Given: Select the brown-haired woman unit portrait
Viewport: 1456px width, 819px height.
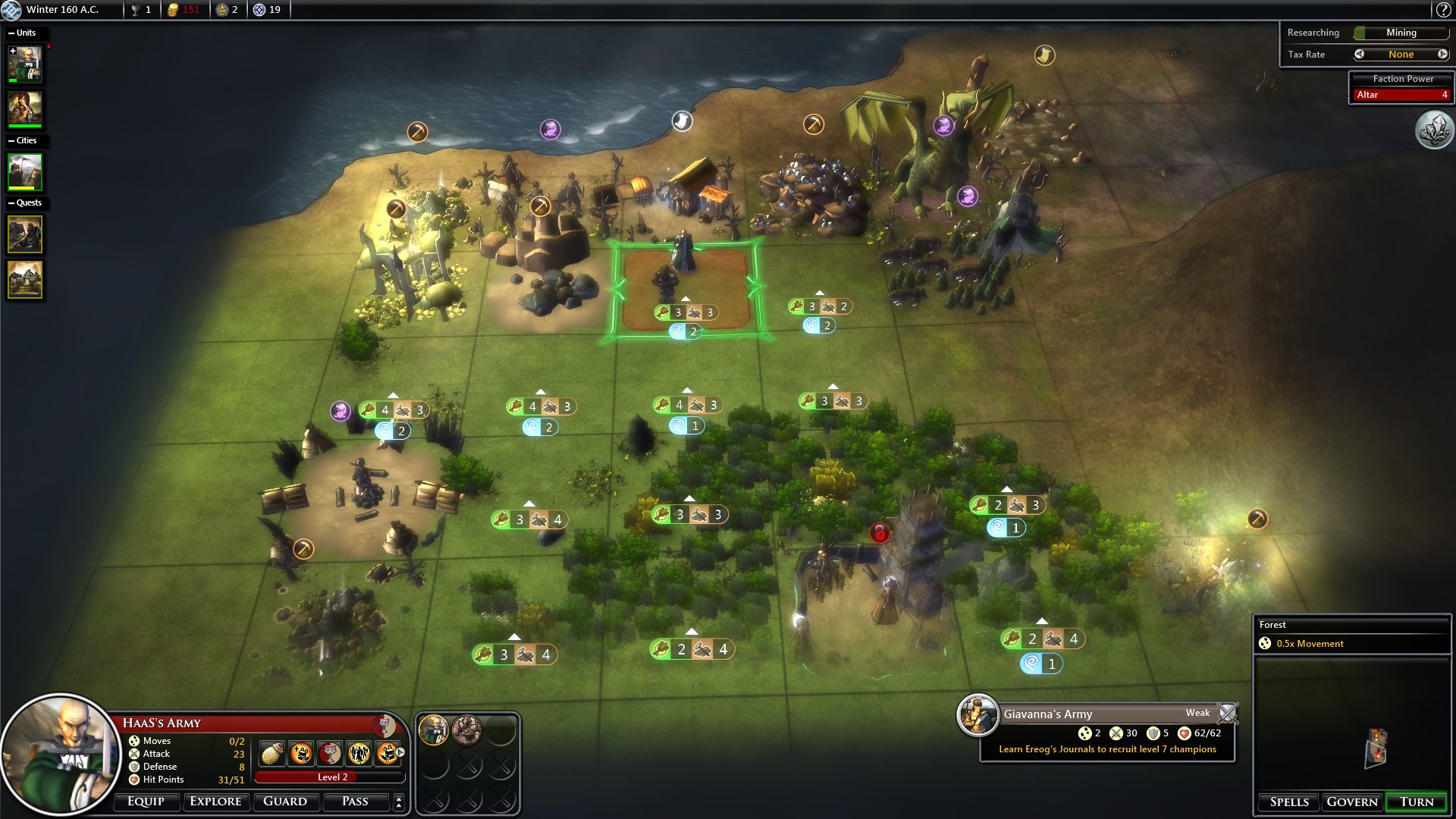Looking at the screenshot, I should 25,109.
